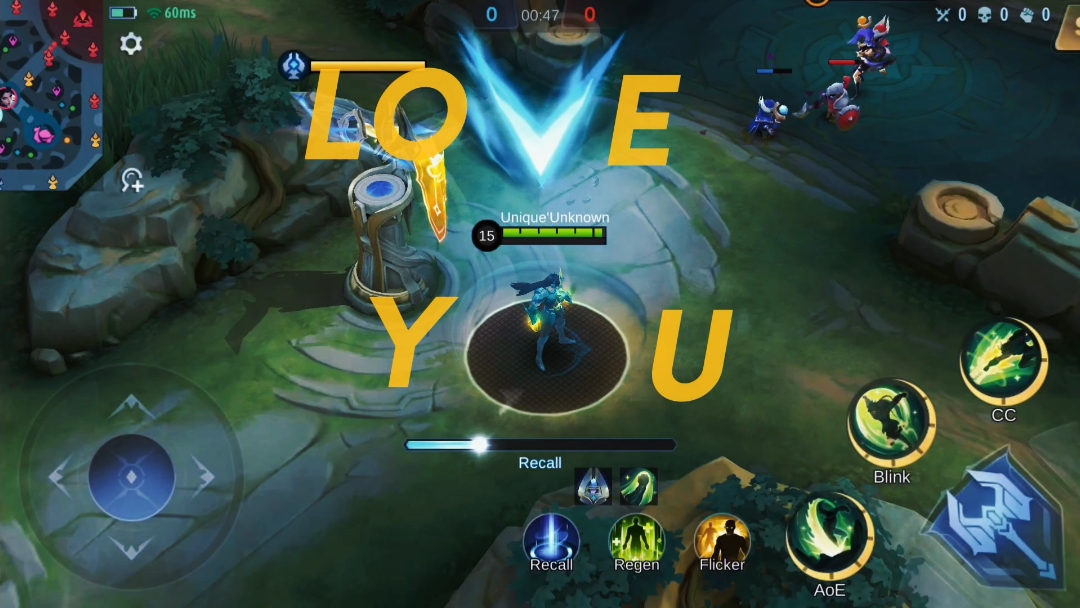Open the settings gear

point(131,43)
